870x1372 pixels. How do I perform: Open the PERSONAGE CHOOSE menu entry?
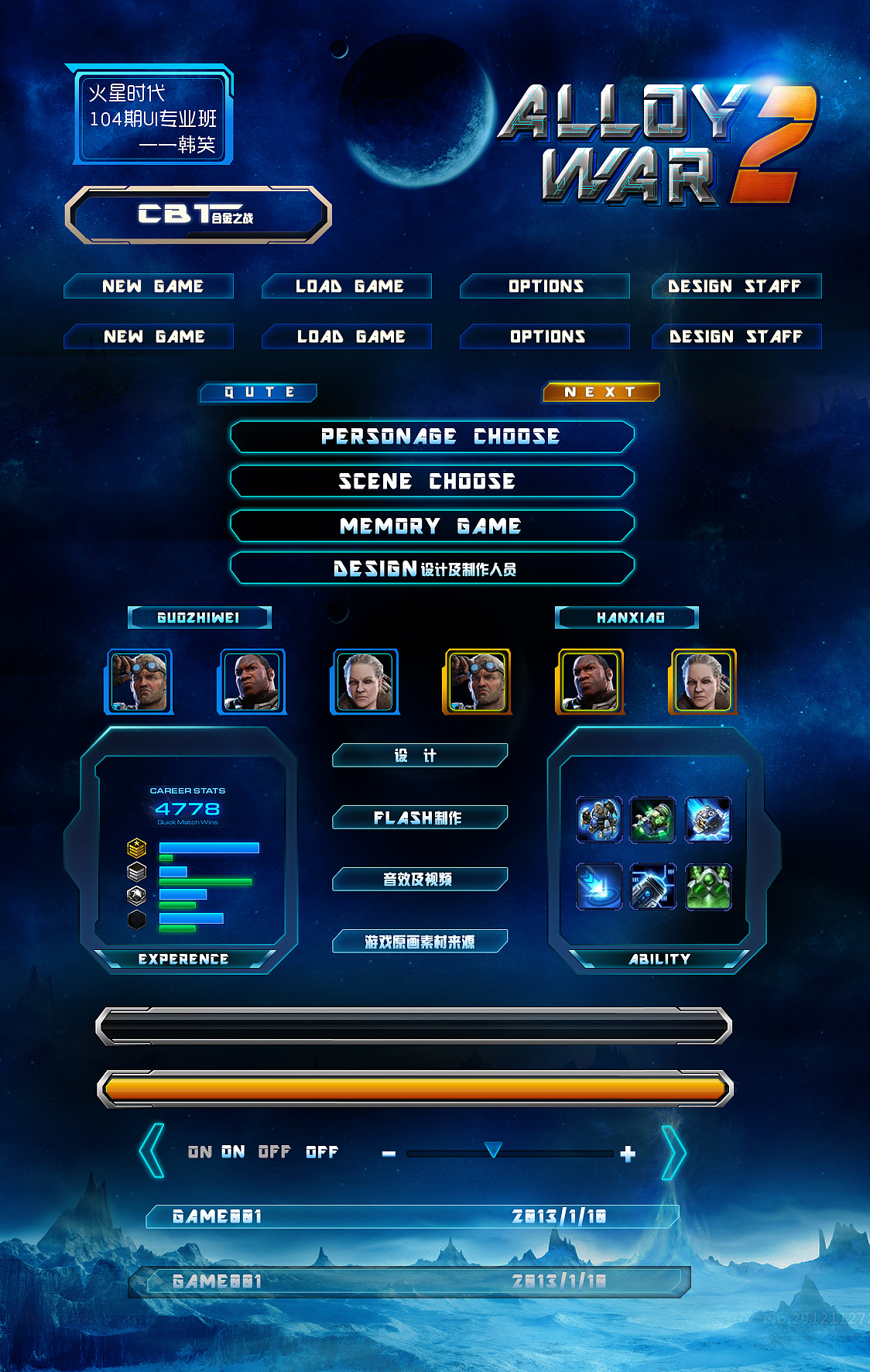tap(432, 437)
